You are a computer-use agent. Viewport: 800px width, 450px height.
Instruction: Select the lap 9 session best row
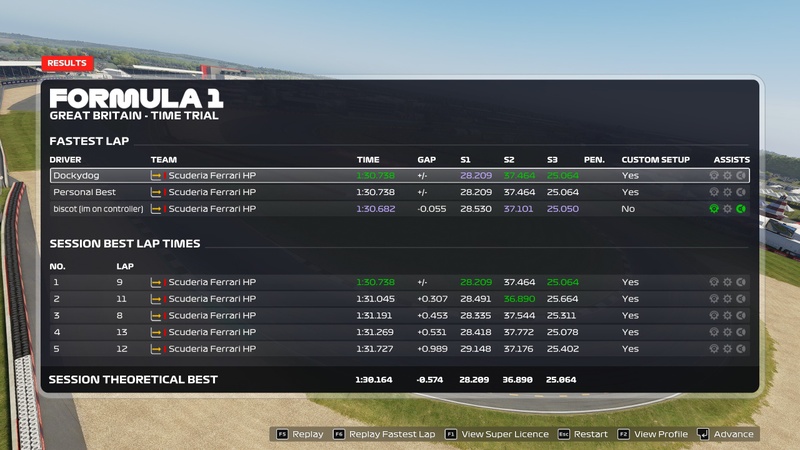400,282
